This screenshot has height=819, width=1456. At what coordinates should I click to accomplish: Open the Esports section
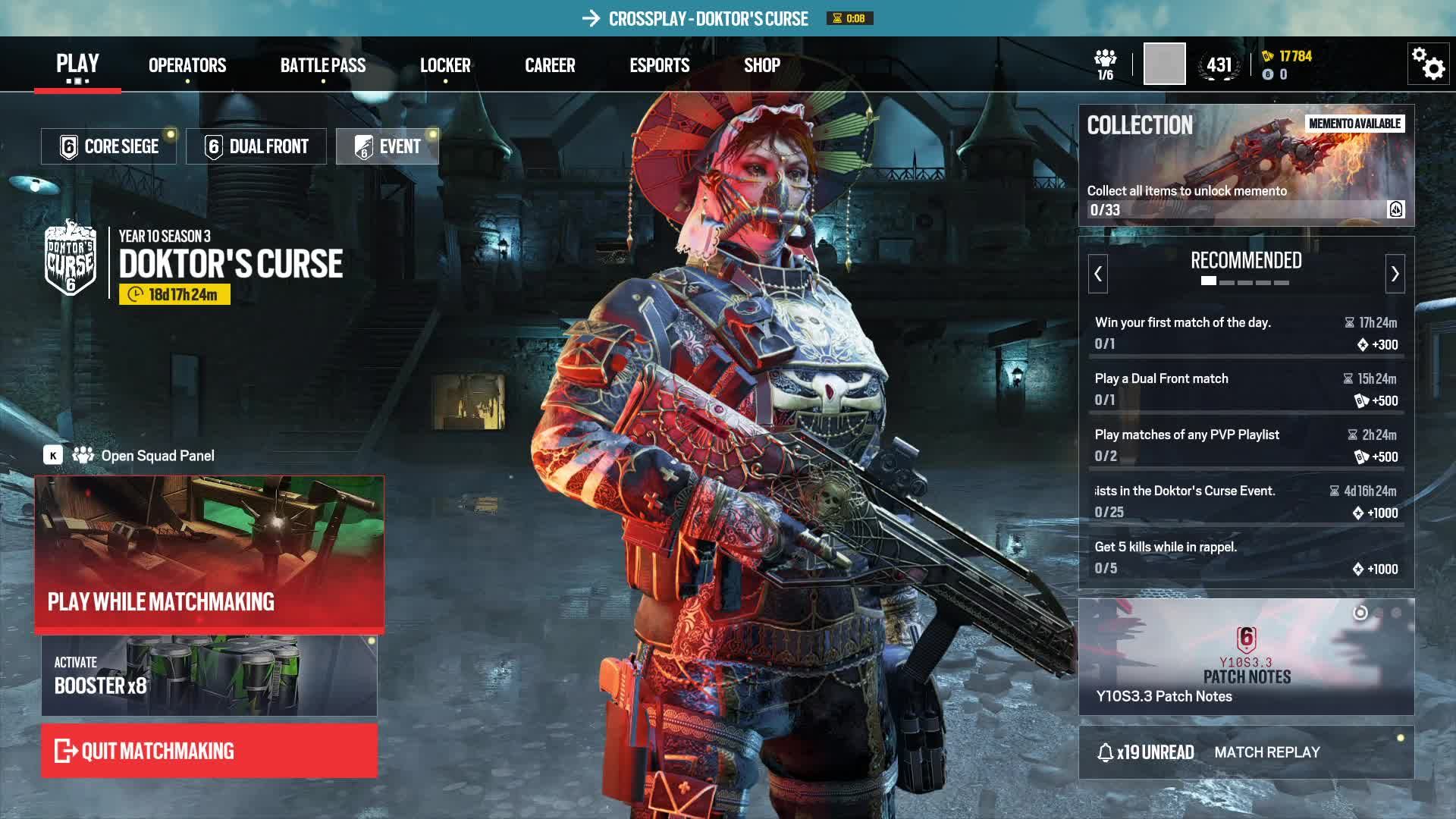pyautogui.click(x=659, y=65)
